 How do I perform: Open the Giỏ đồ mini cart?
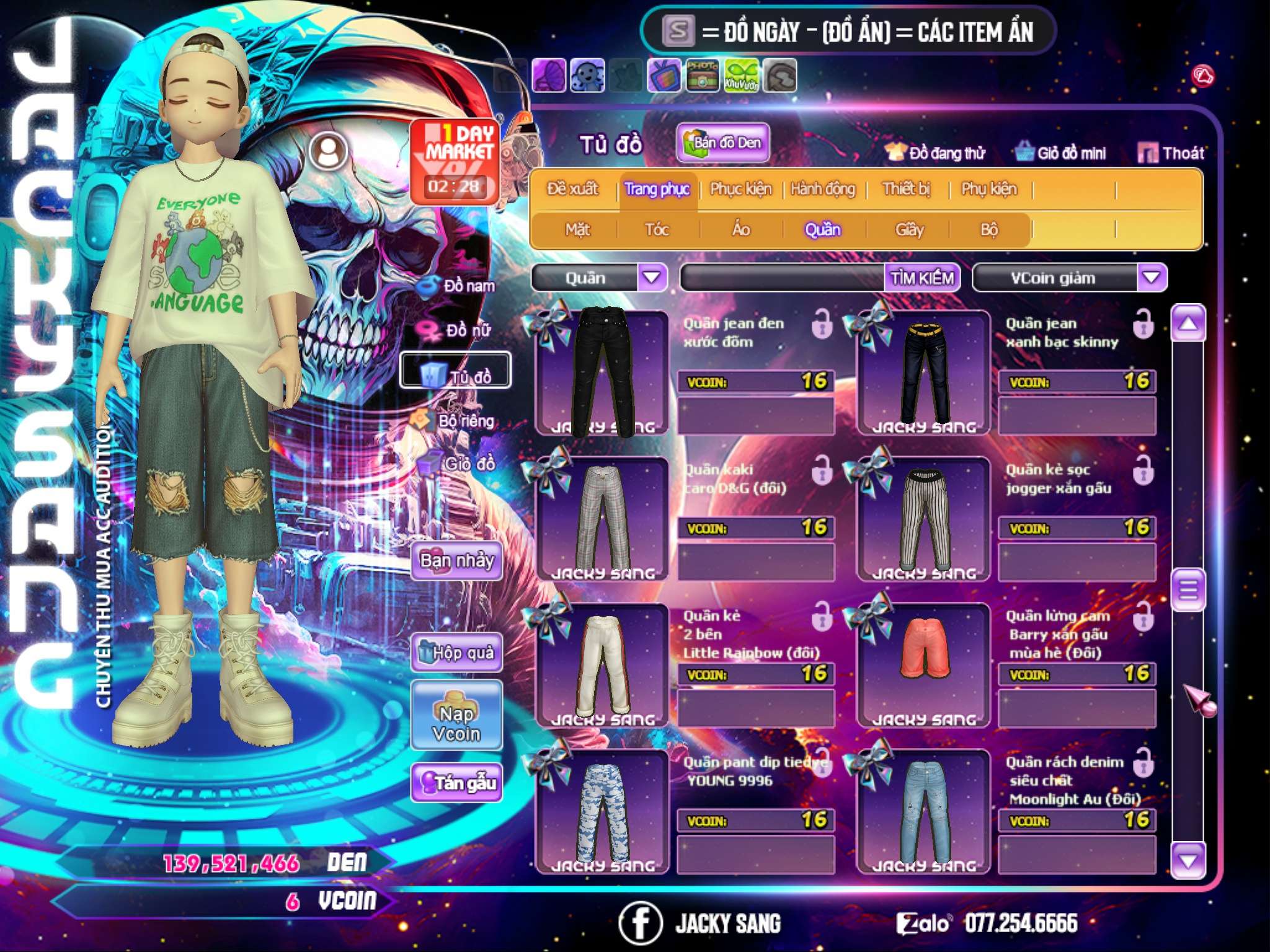pyautogui.click(x=1061, y=152)
